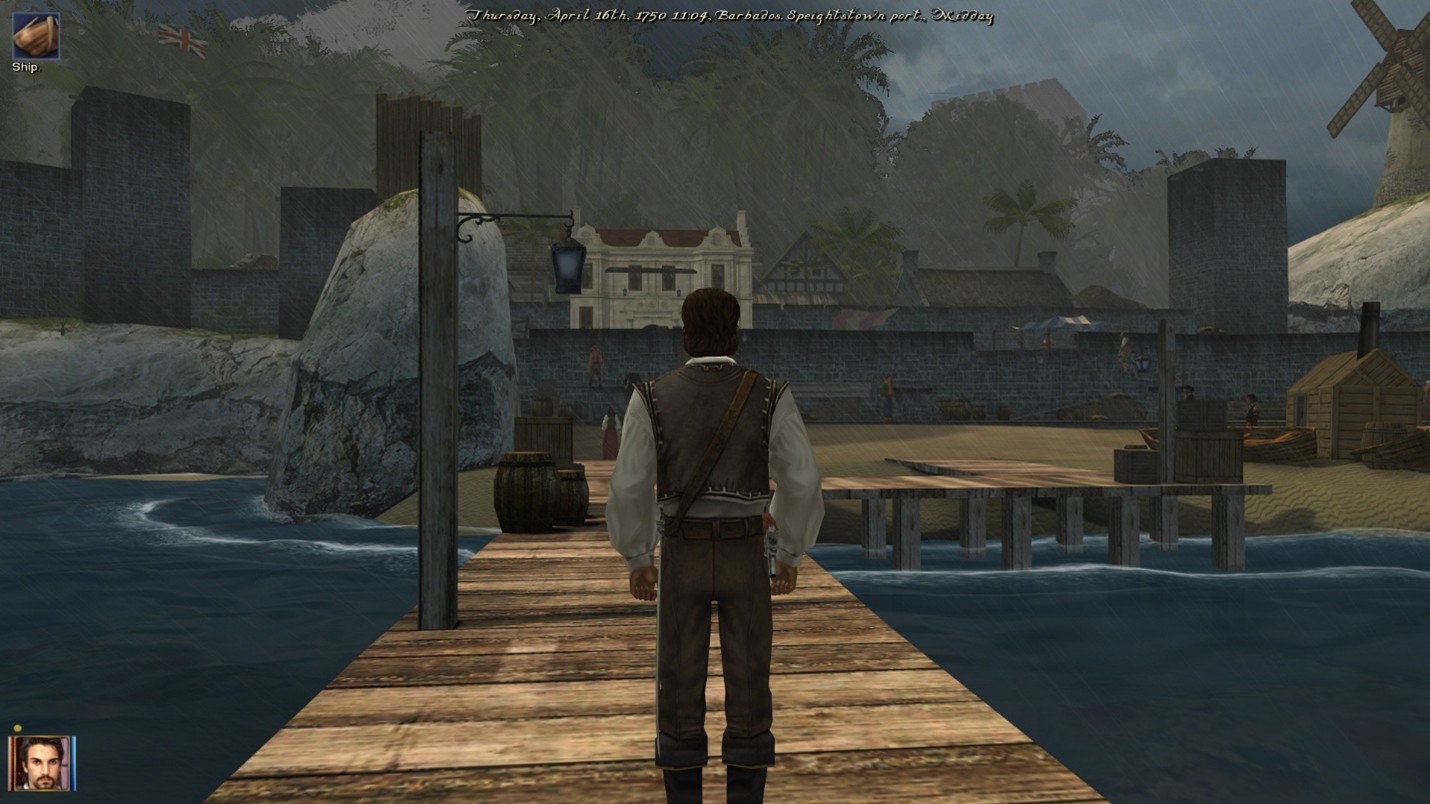Click the gold coin dot above the portrait
Viewport: 1430px width, 804px height.
pos(17,728)
